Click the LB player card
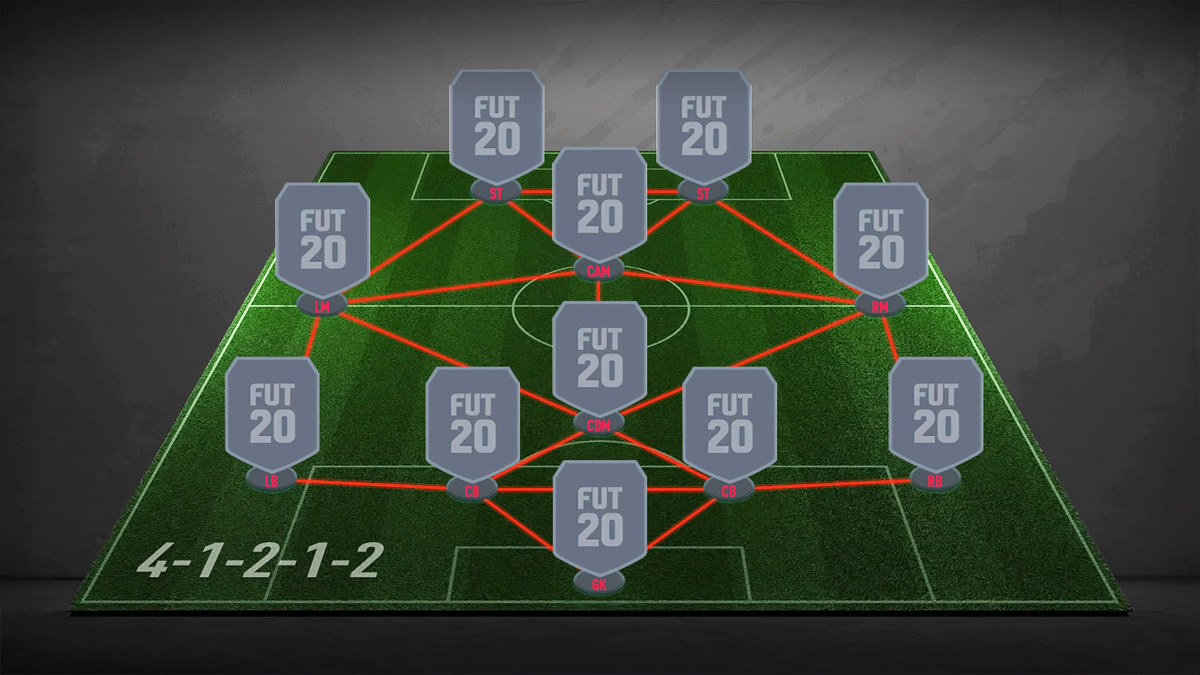Image resolution: width=1200 pixels, height=675 pixels. pyautogui.click(x=273, y=412)
